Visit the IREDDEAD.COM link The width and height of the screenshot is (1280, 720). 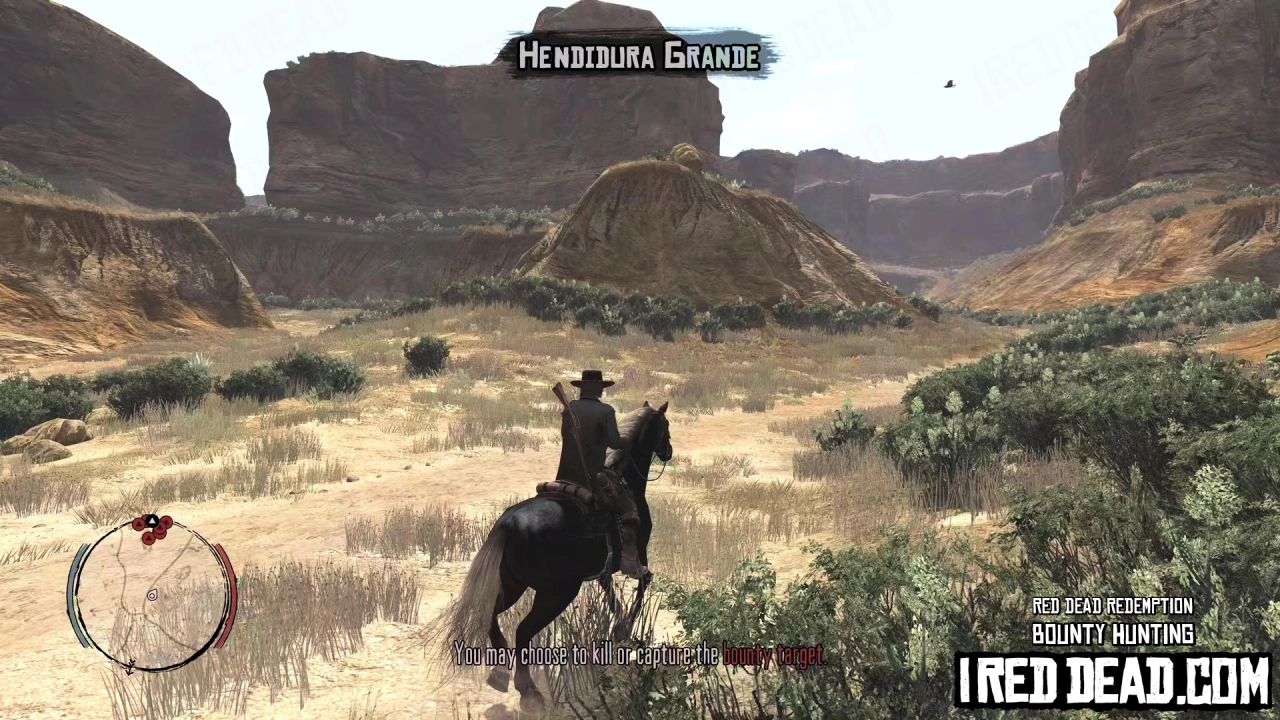[1113, 677]
